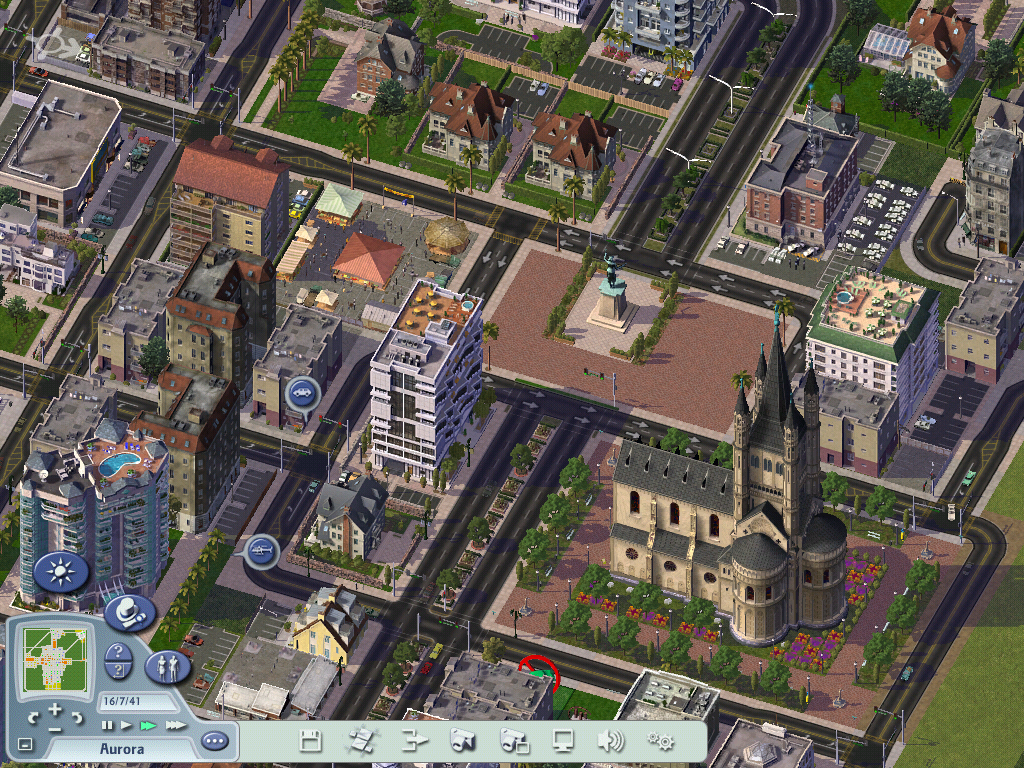Pause the simulation
This screenshot has height=768, width=1024.
tap(107, 724)
